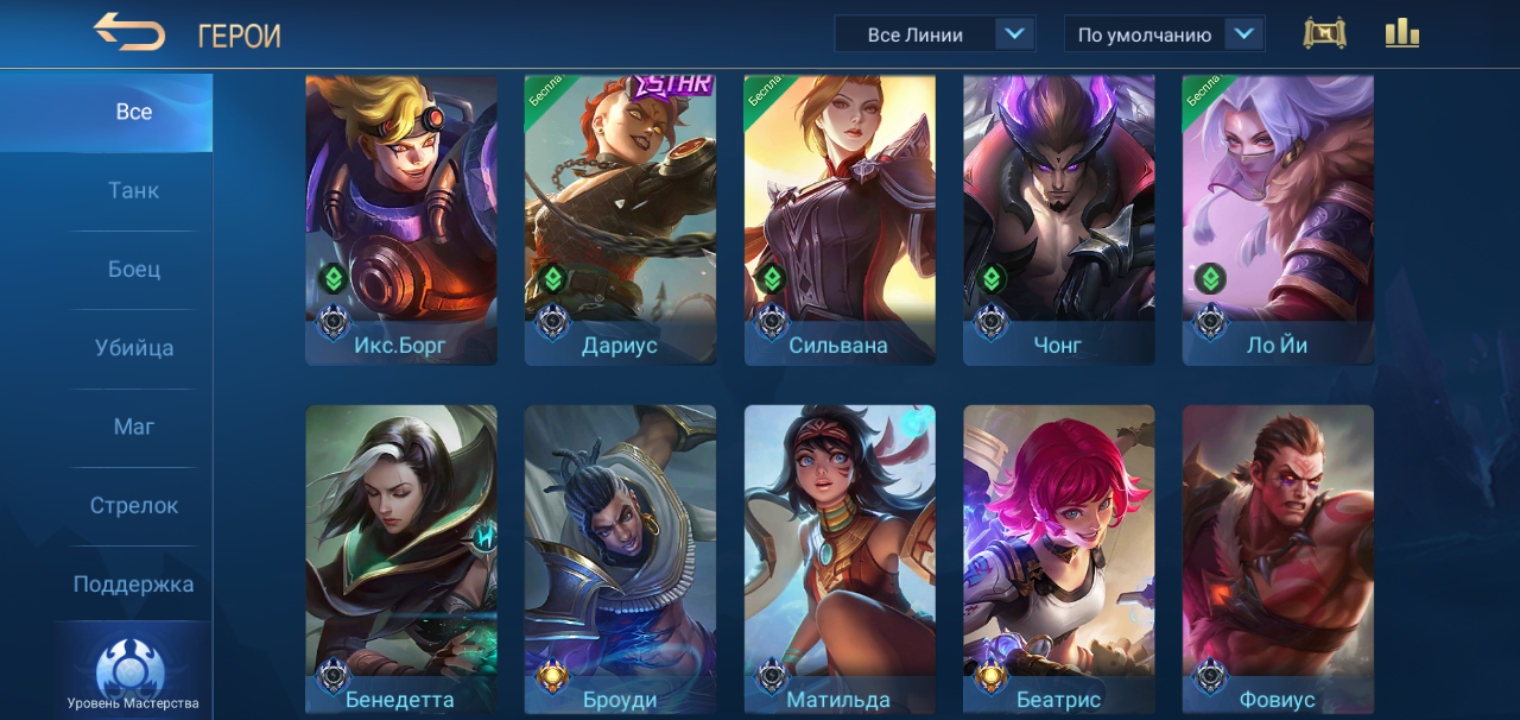The width and height of the screenshot is (1520, 720).
Task: Open the Все Линии dropdown
Action: (x=935, y=33)
